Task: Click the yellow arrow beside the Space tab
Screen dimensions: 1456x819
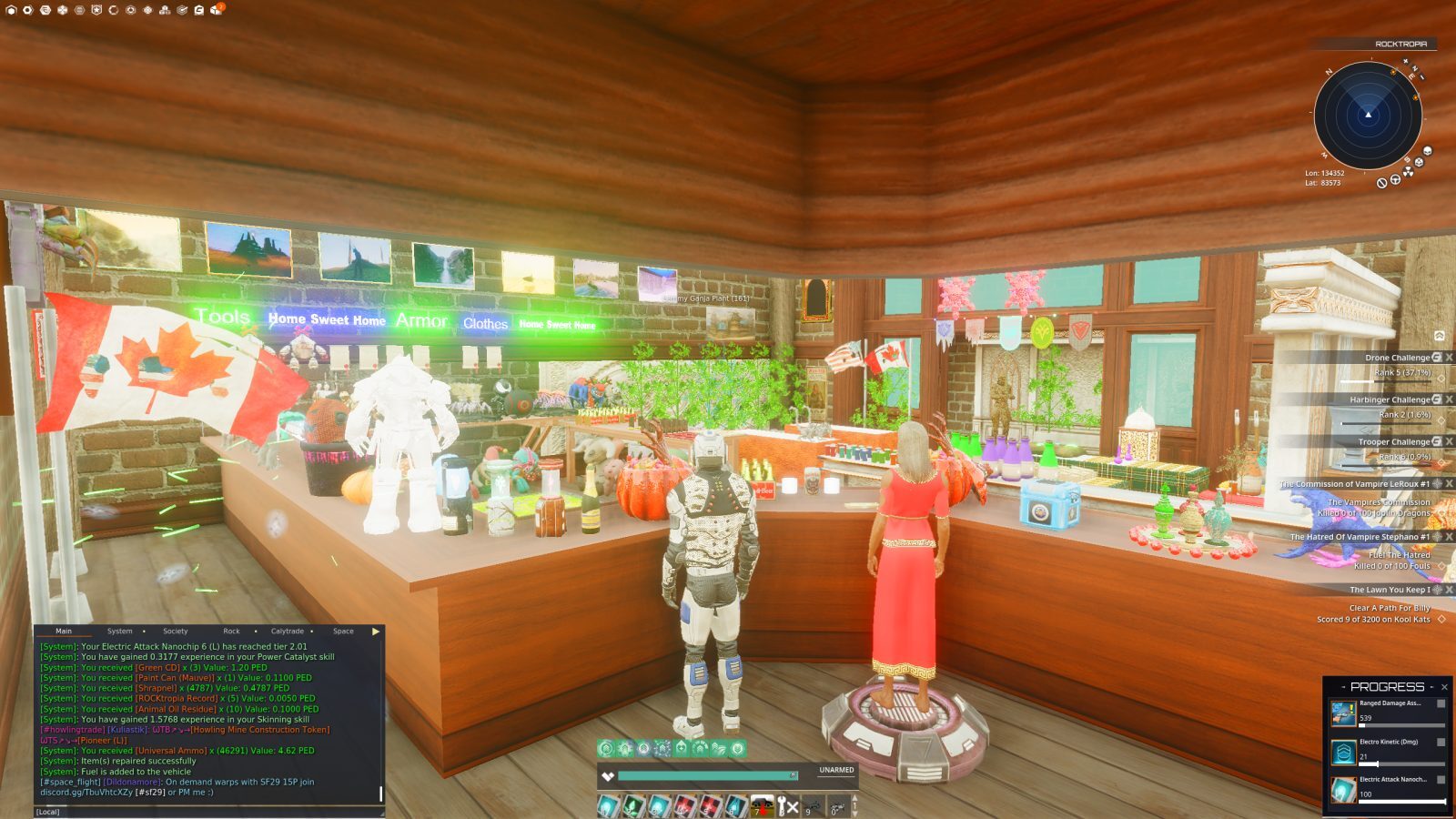Action: 375,632
